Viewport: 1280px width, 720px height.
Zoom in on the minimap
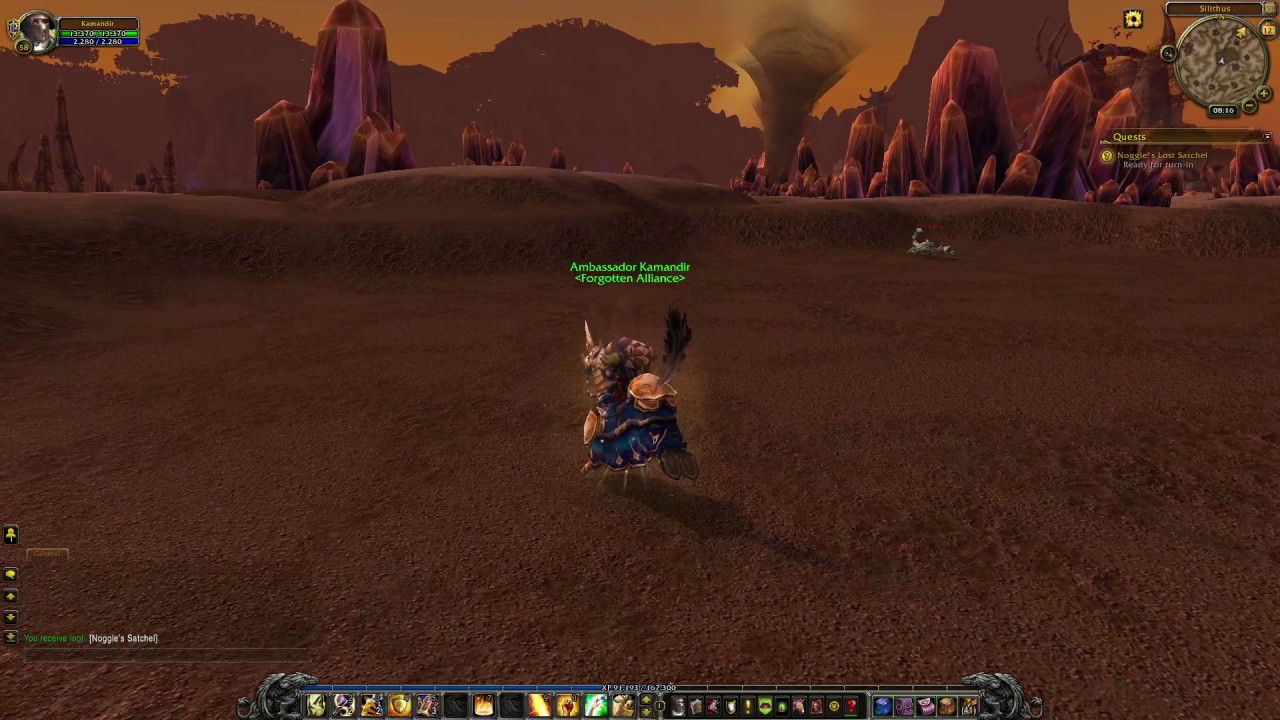tap(1263, 93)
